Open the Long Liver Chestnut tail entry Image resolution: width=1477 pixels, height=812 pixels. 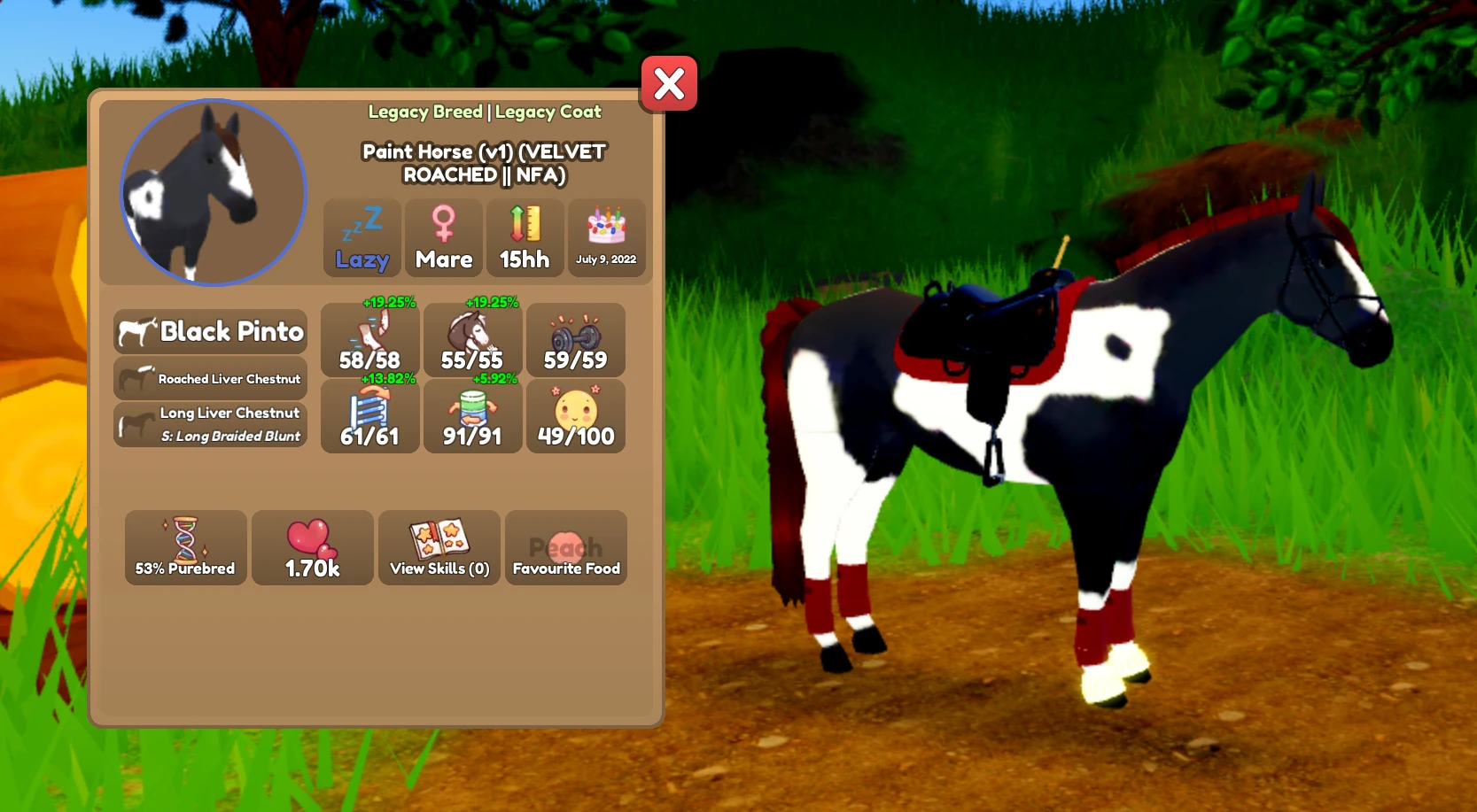point(210,423)
